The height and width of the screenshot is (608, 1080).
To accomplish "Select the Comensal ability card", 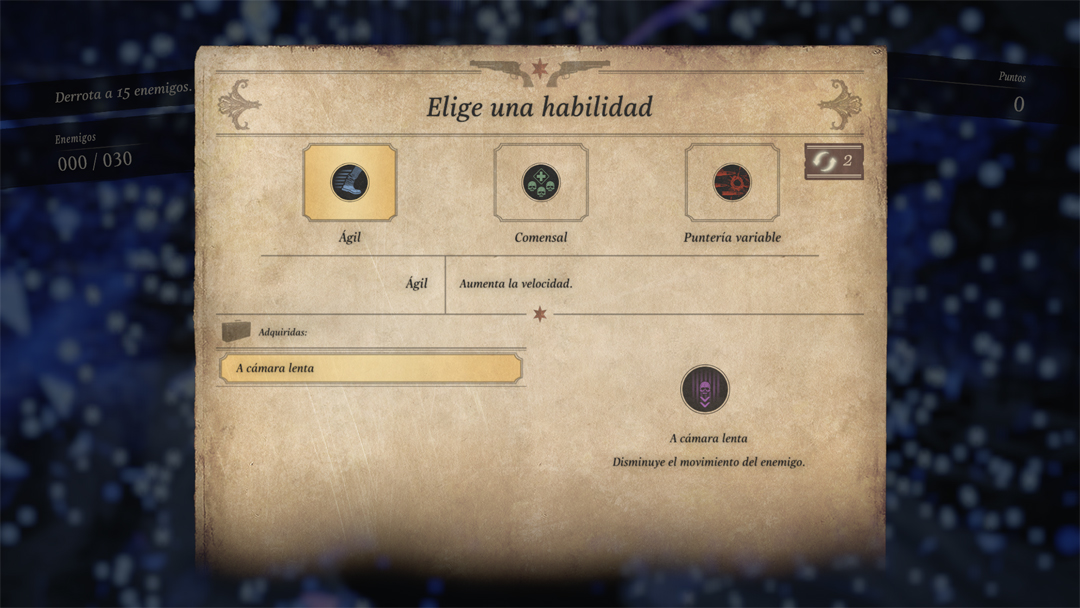I will [x=541, y=183].
